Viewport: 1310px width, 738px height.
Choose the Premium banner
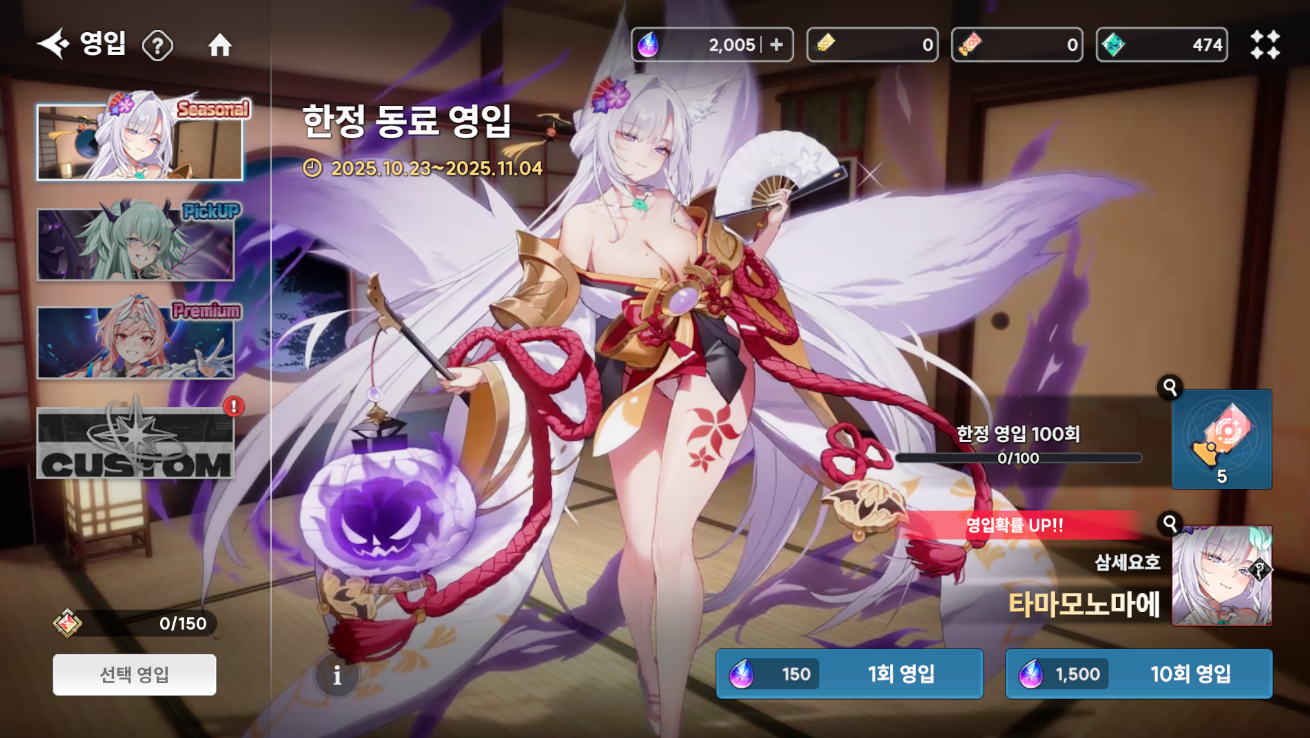(136, 342)
